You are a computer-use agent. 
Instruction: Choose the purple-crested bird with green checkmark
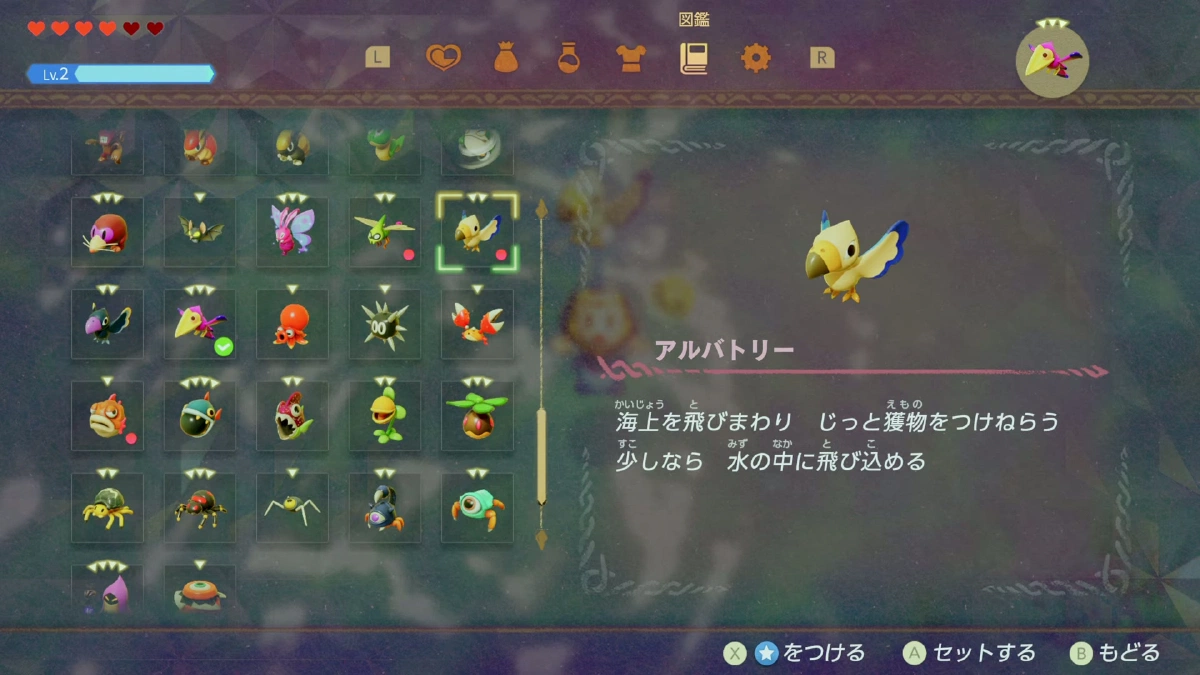click(200, 324)
